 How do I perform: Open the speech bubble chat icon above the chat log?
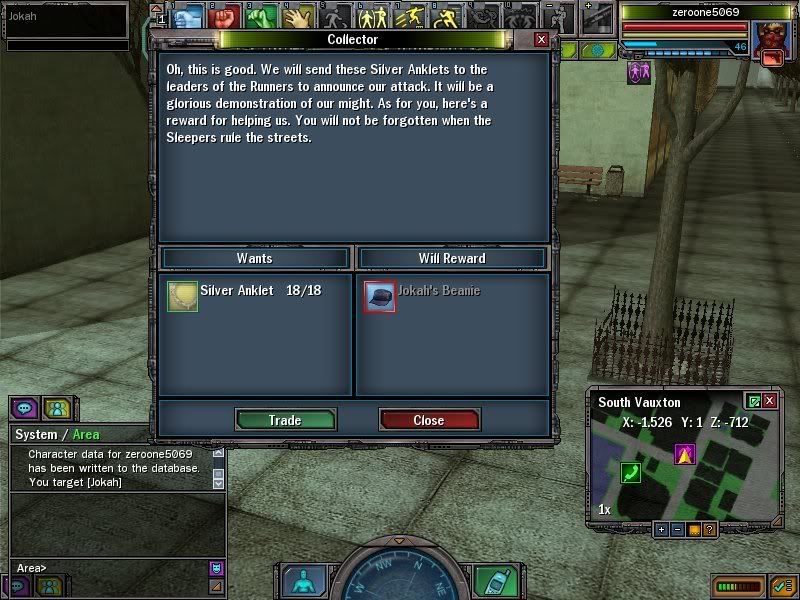[24, 408]
